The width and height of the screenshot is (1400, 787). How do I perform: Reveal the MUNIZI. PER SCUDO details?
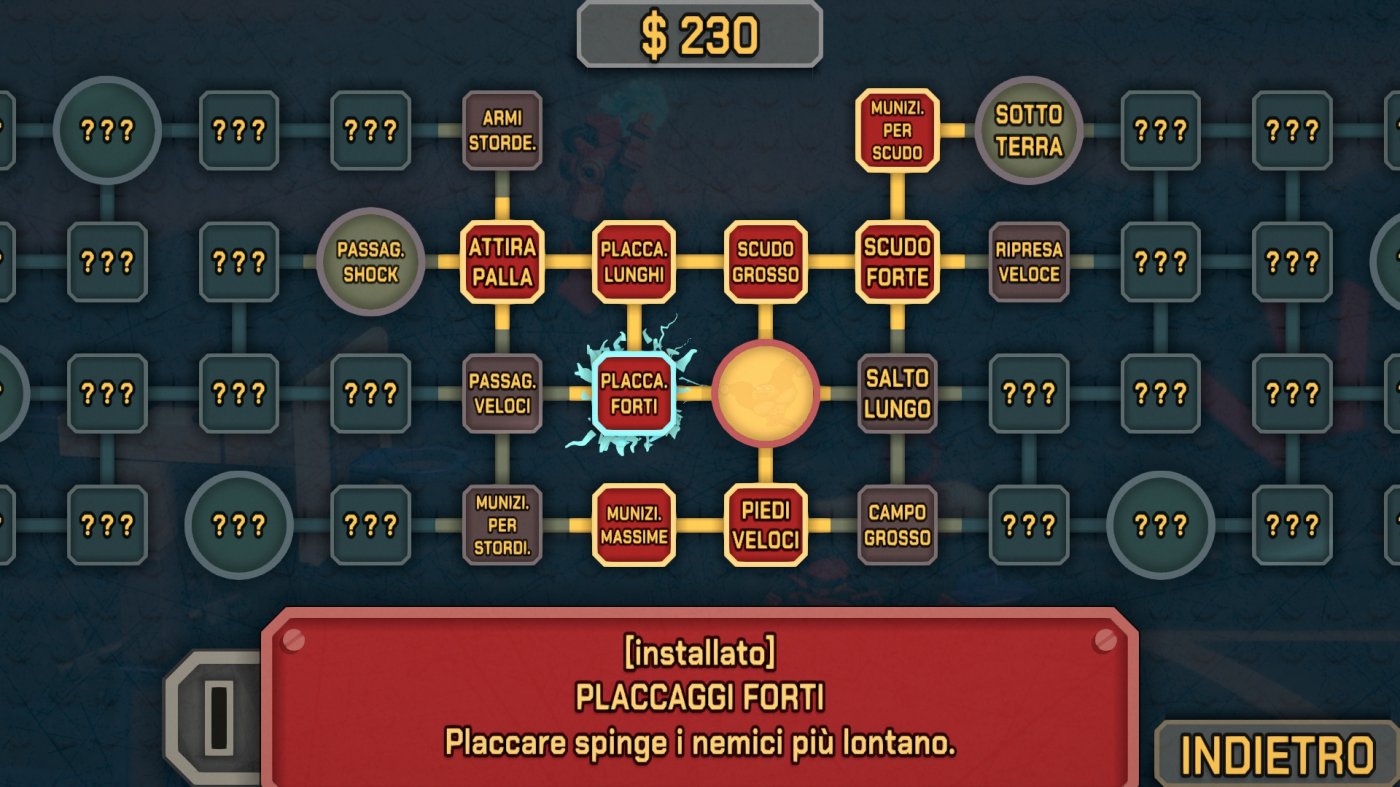point(897,131)
